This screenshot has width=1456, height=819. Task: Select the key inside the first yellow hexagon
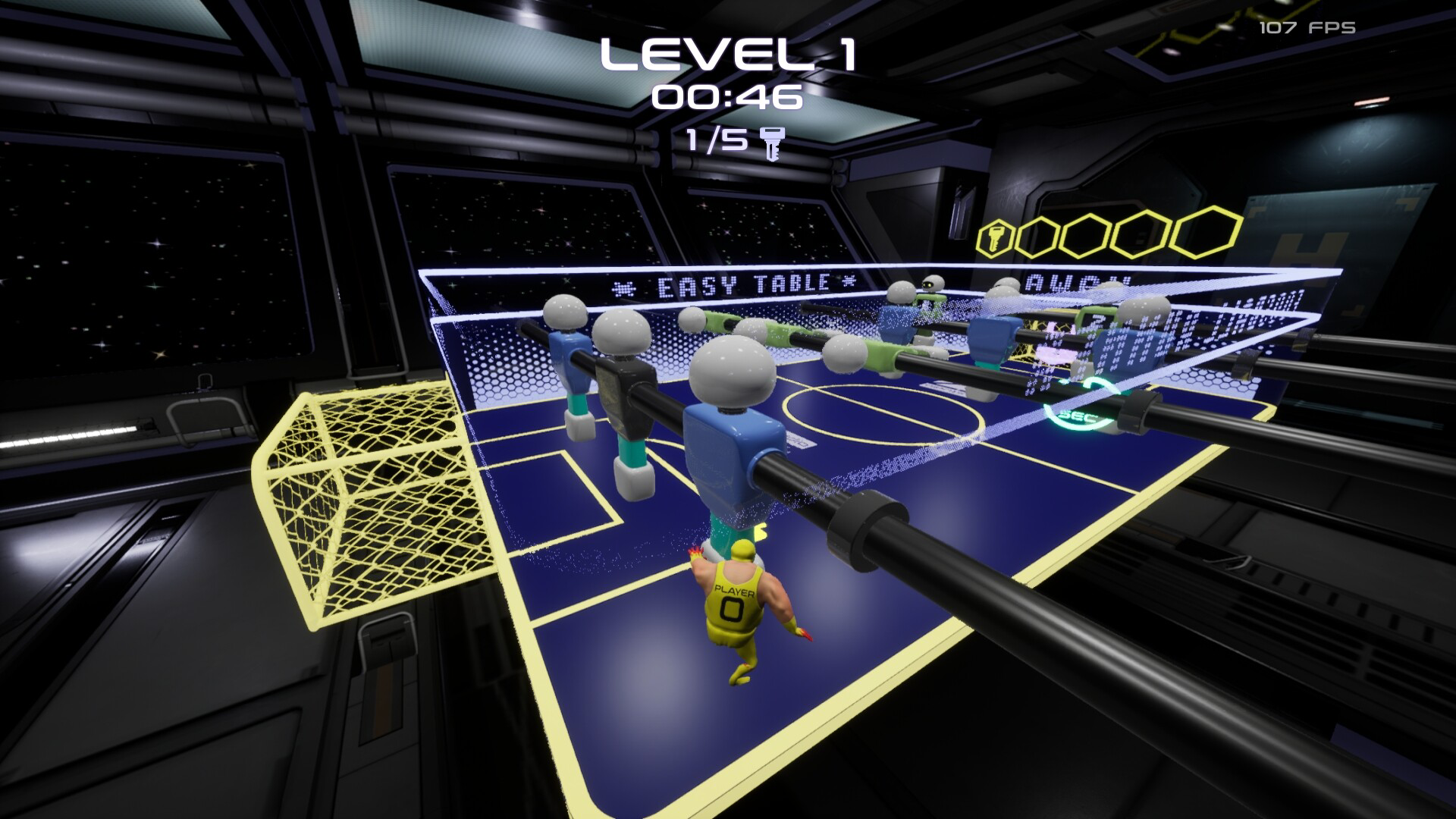(x=997, y=237)
